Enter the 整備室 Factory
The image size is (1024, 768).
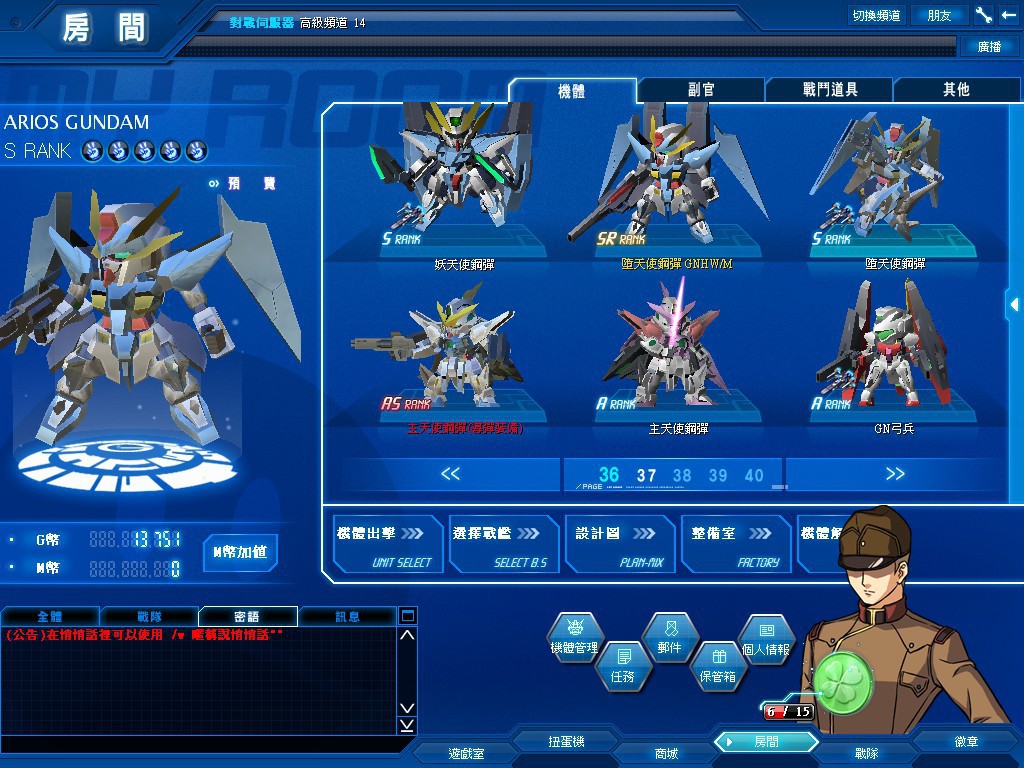click(x=737, y=545)
